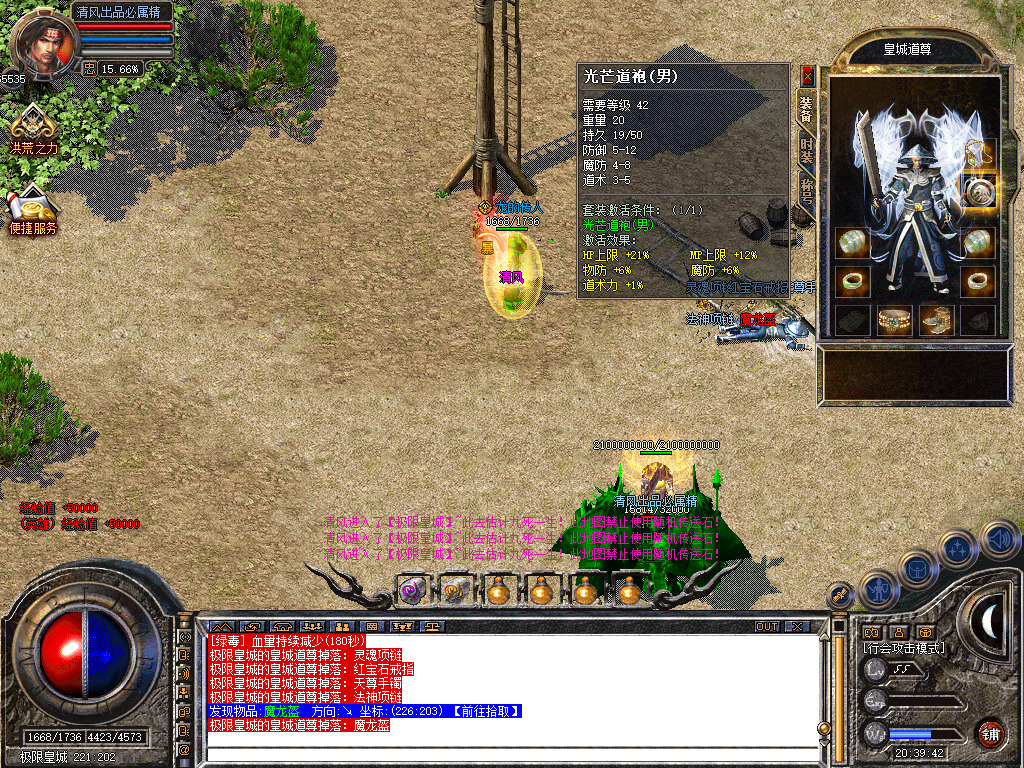Select the equipped boots slot
The height and width of the screenshot is (768, 1024).
pos(936,320)
